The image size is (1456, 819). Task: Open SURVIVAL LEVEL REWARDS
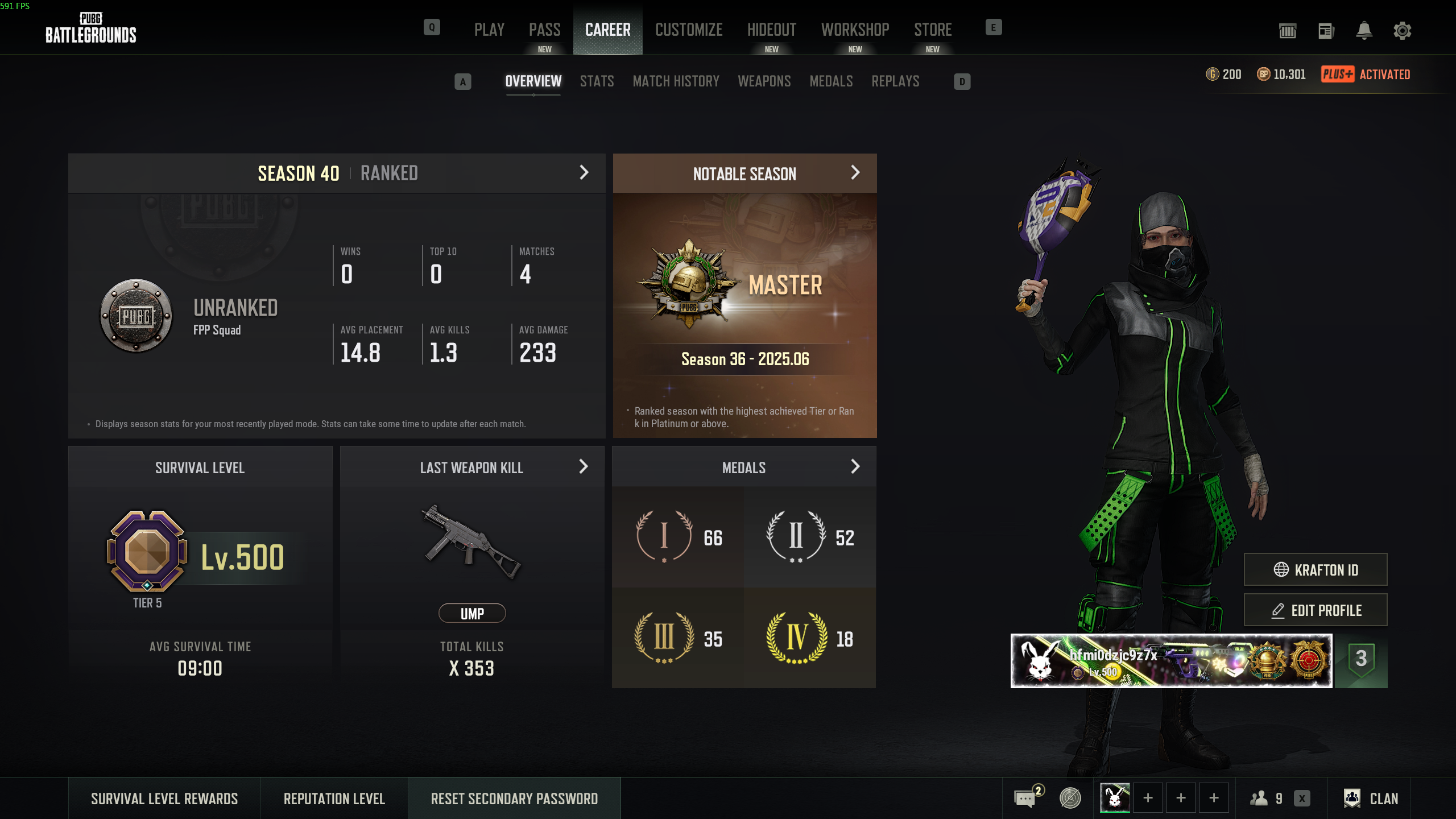[164, 799]
